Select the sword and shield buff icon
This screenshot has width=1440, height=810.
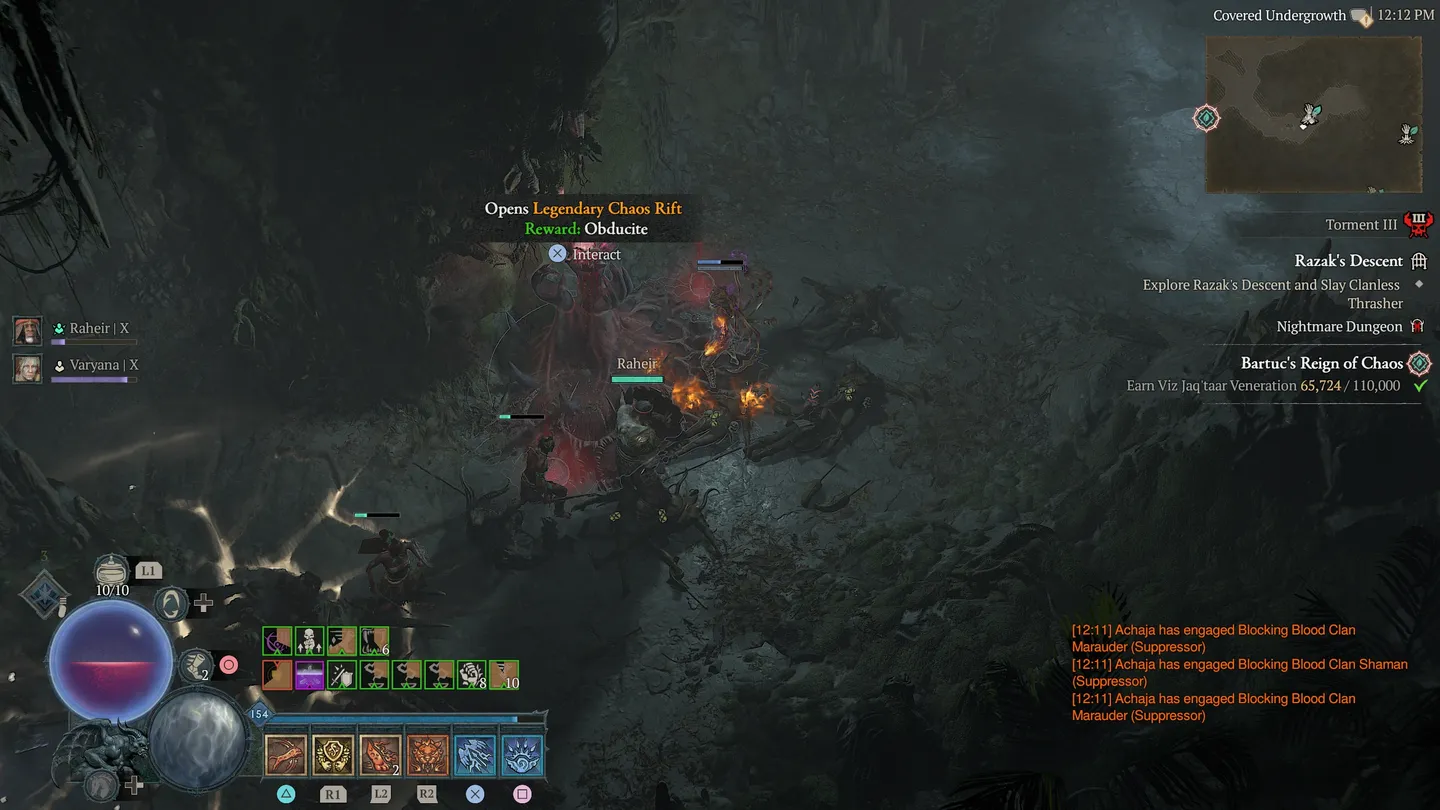tap(342, 675)
